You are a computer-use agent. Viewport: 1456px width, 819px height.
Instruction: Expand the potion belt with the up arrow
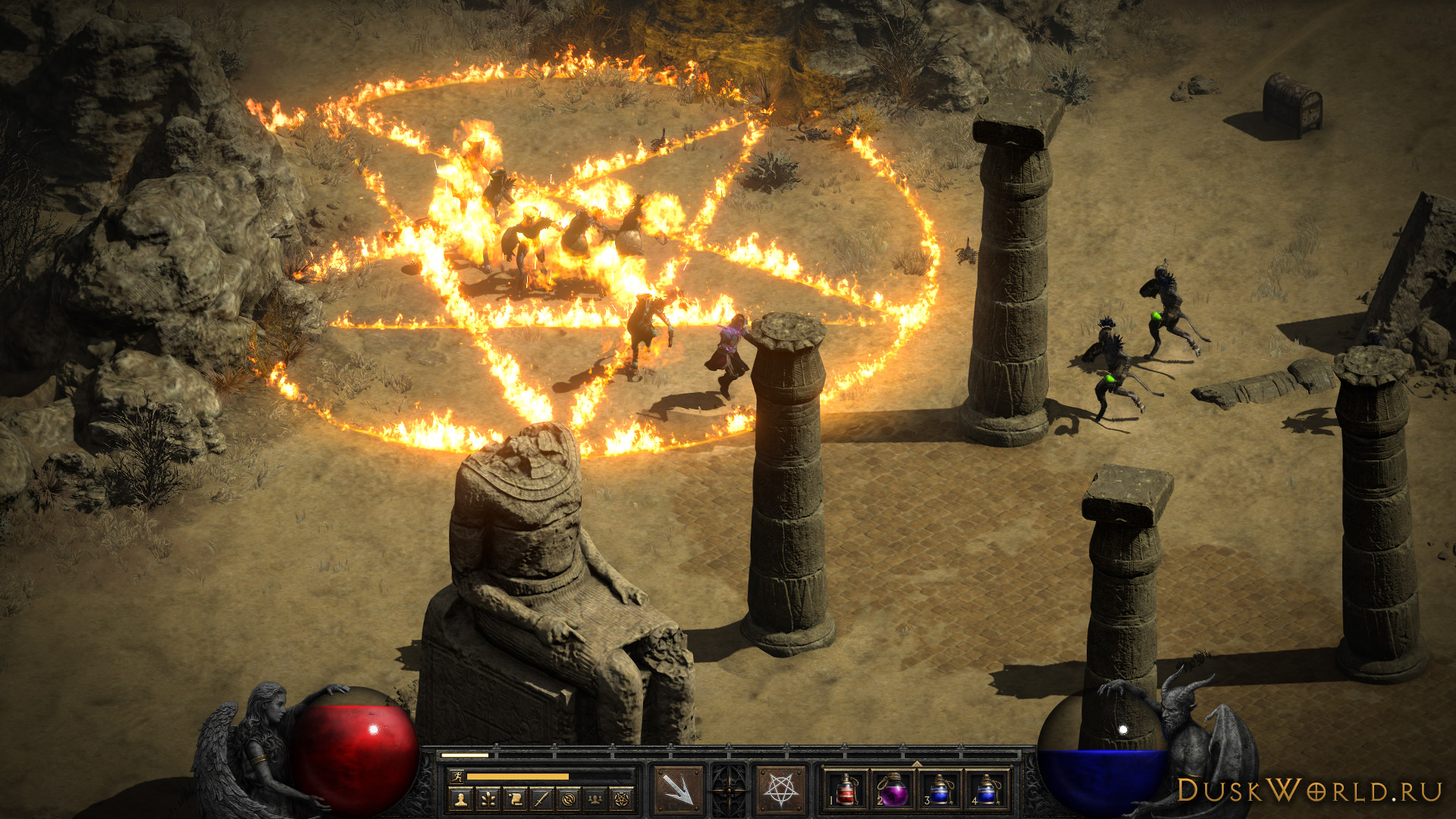coord(916,763)
